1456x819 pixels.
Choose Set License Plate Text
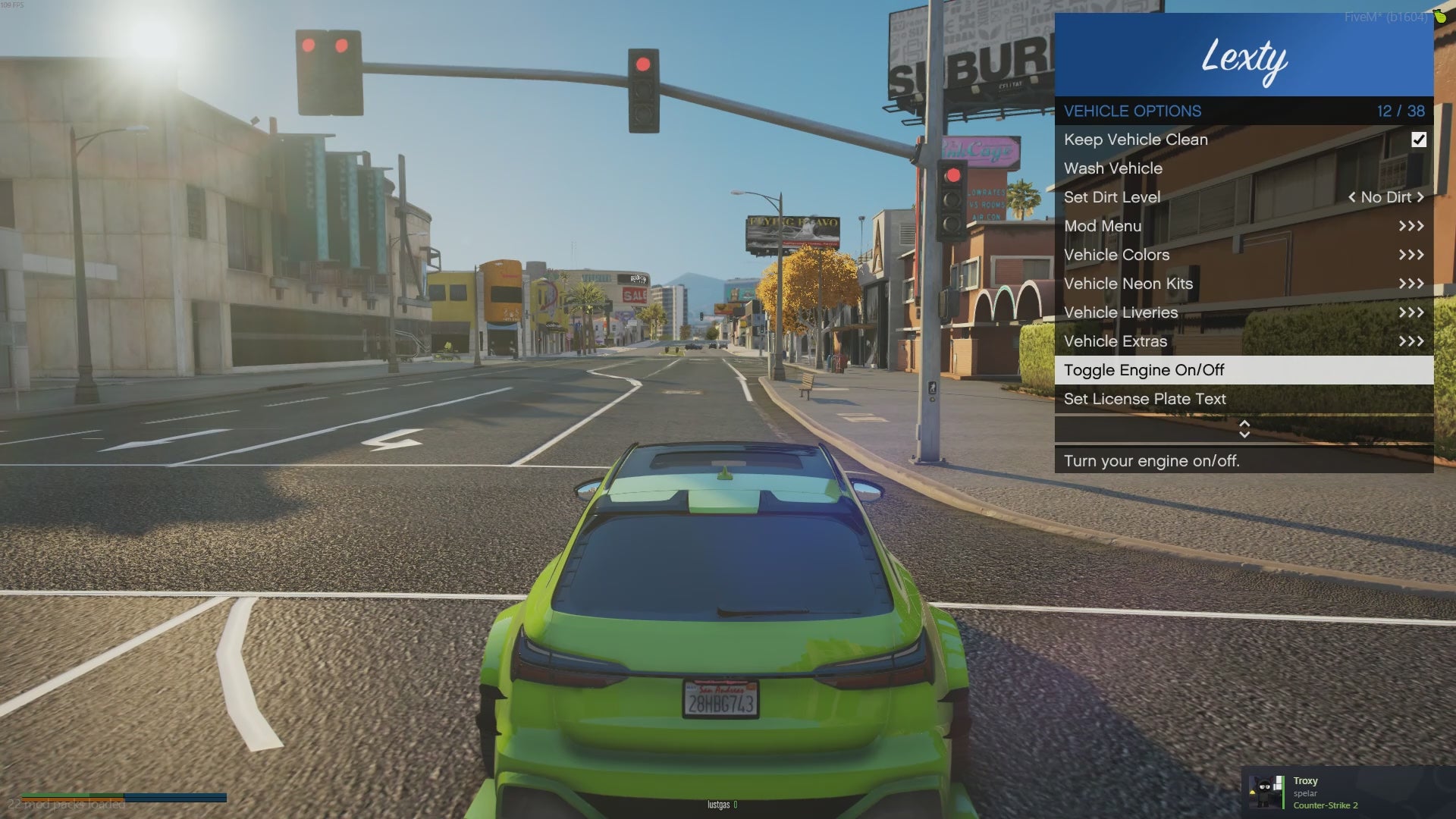coord(1244,399)
